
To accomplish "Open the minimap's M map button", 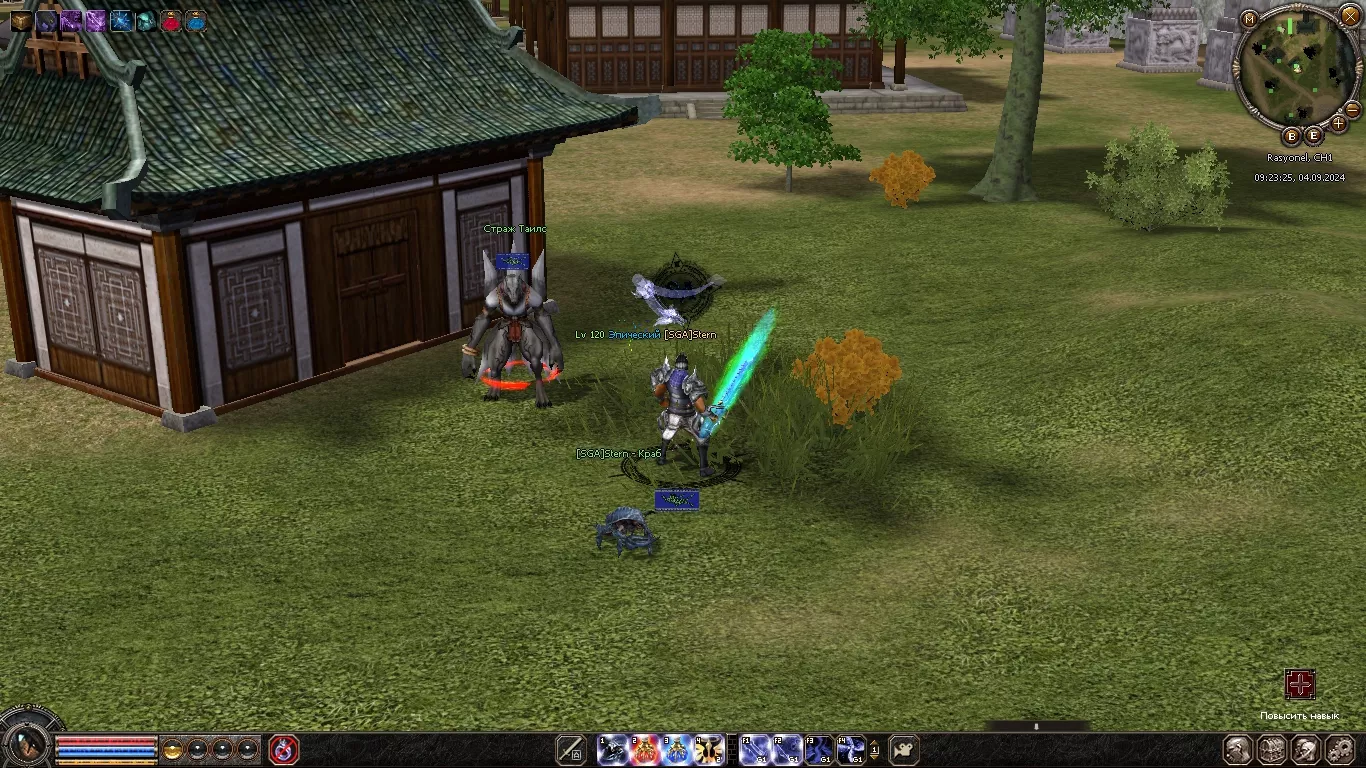I will 1249,19.
